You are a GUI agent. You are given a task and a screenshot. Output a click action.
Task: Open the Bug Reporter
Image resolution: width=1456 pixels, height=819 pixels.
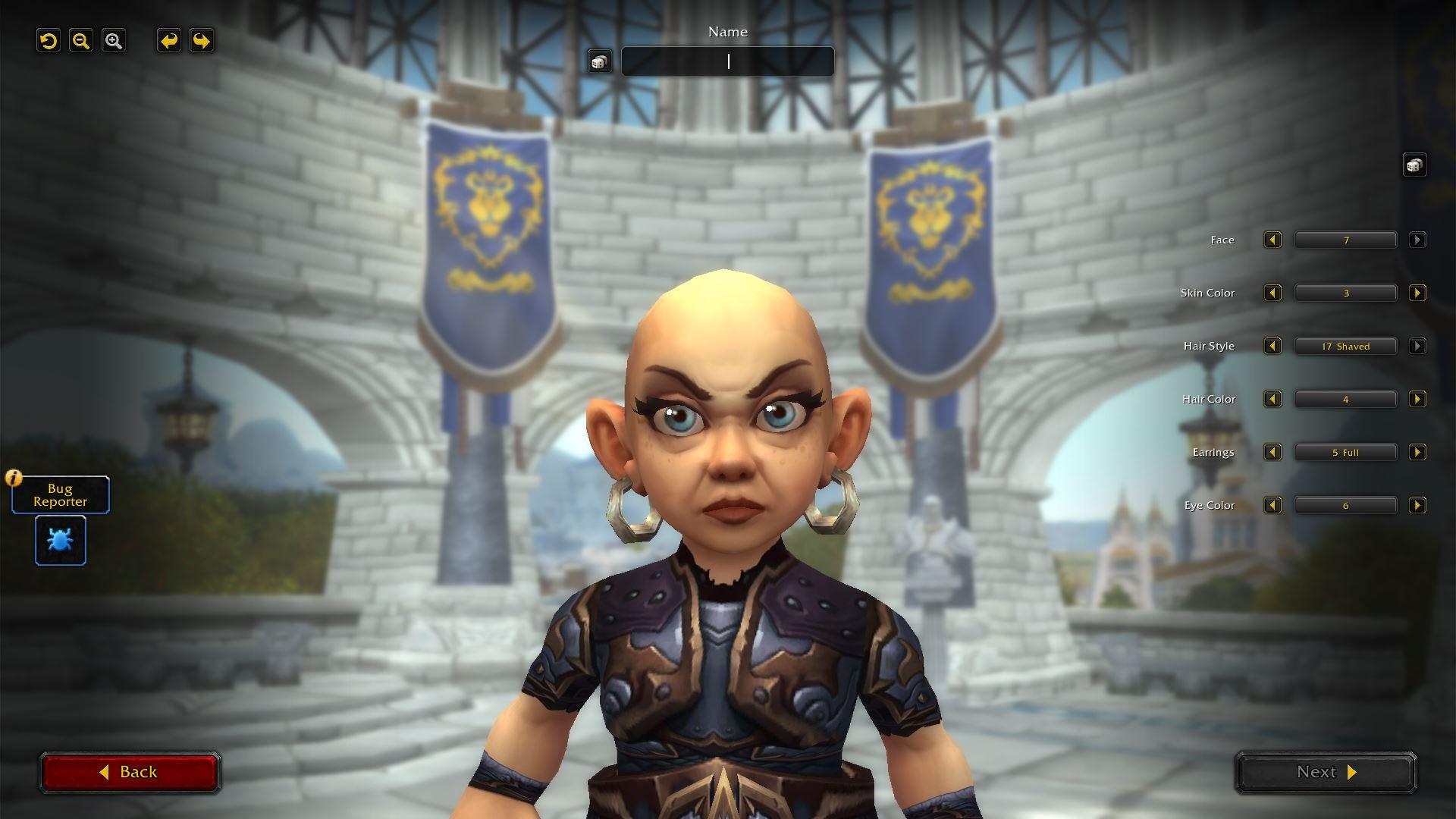click(x=60, y=494)
